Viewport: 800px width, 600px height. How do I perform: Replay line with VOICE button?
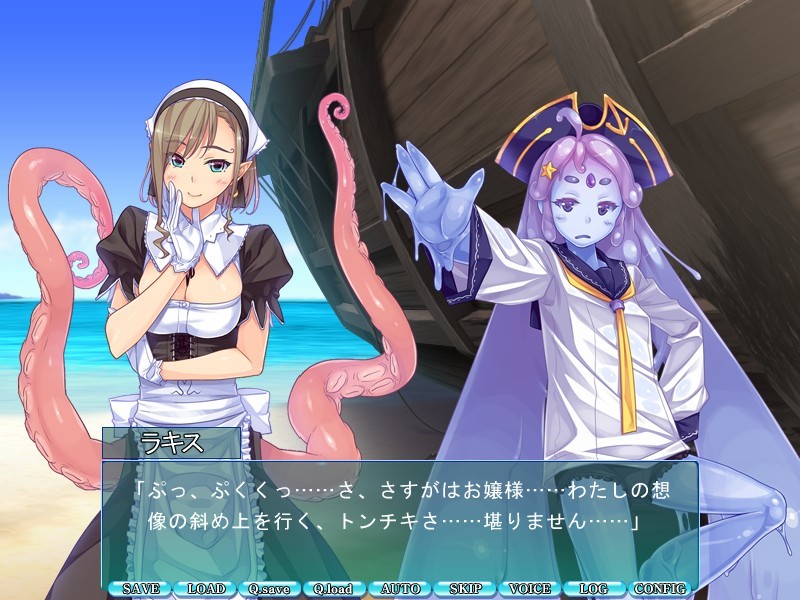click(530, 589)
